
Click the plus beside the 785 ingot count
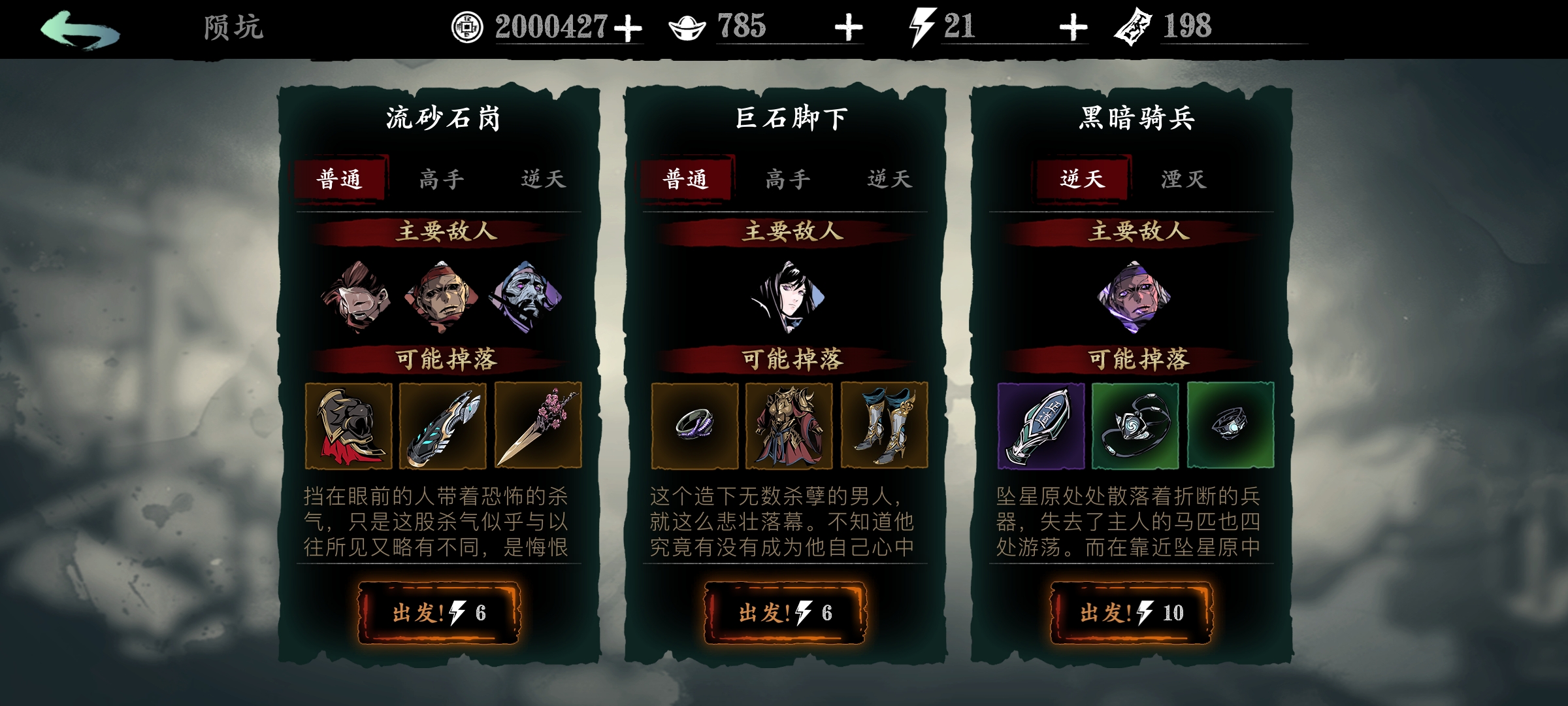(x=848, y=27)
